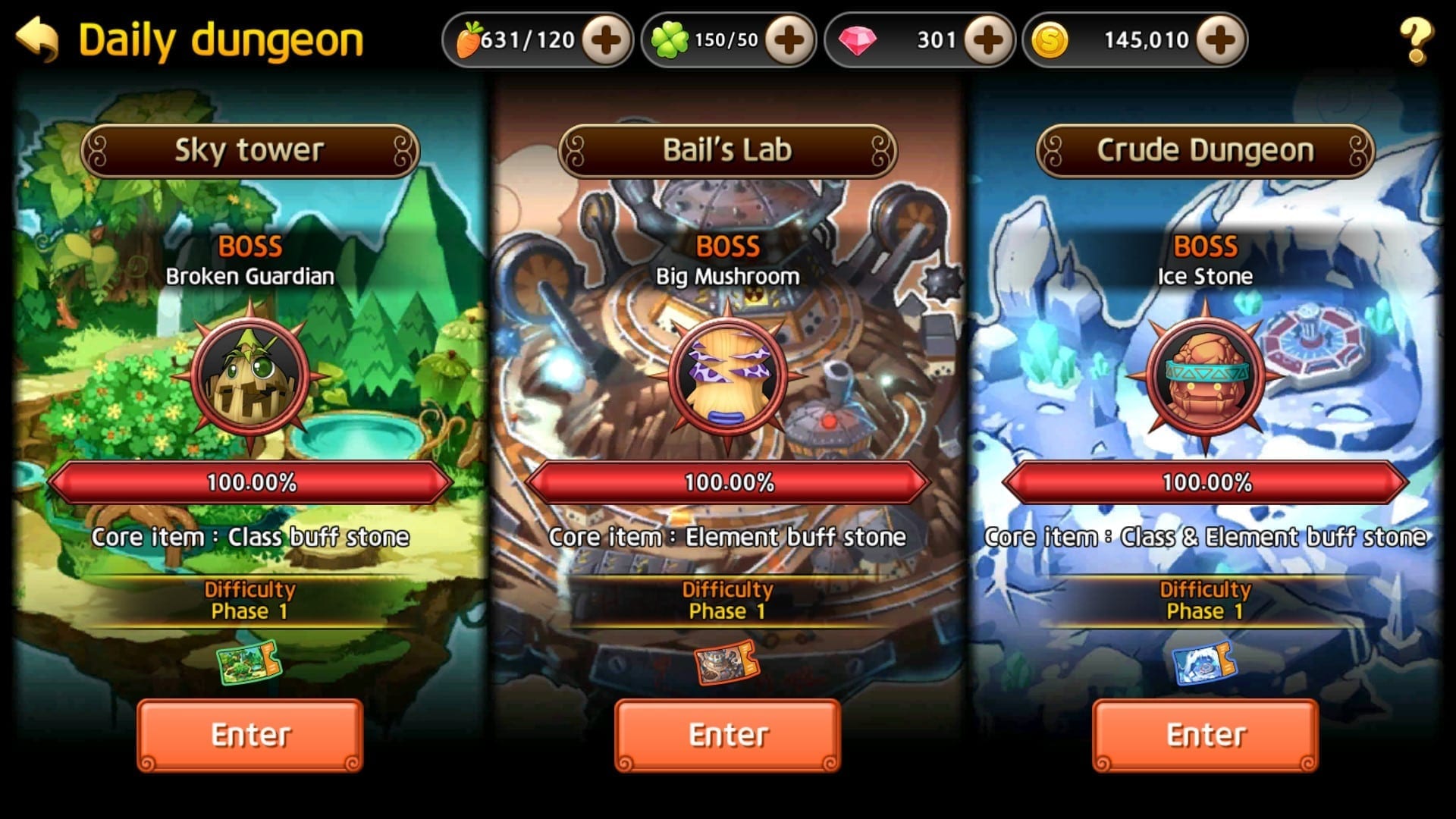
Task: Select the Crude Dungeon title banner
Action: (1205, 151)
